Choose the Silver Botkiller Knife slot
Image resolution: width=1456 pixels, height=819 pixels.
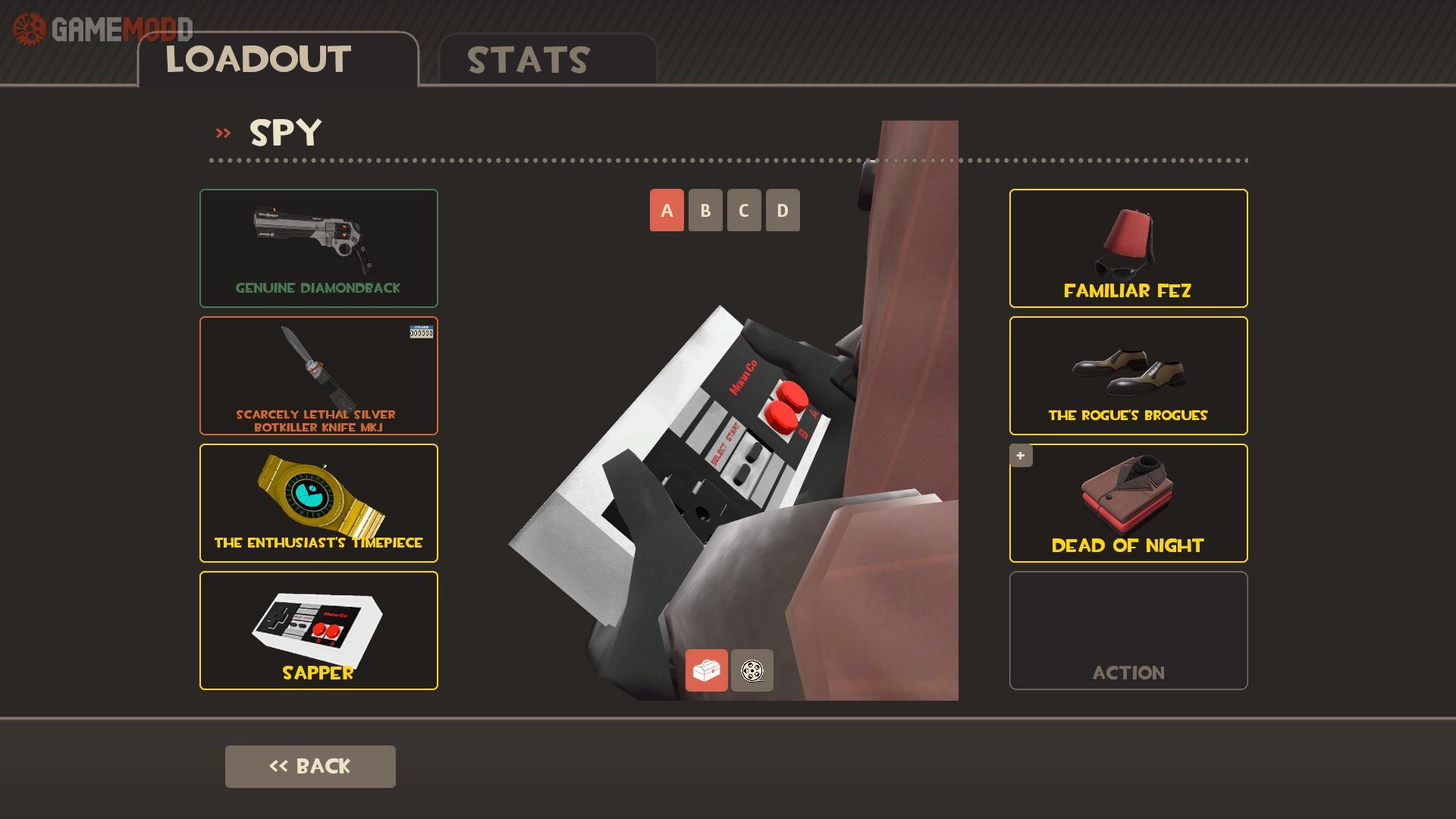(x=318, y=375)
